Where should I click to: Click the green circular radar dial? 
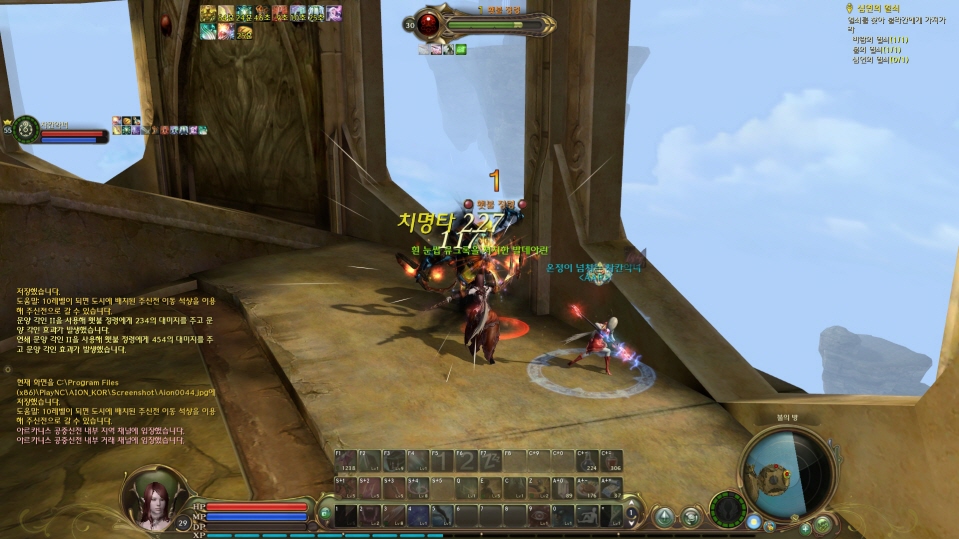tap(728, 509)
